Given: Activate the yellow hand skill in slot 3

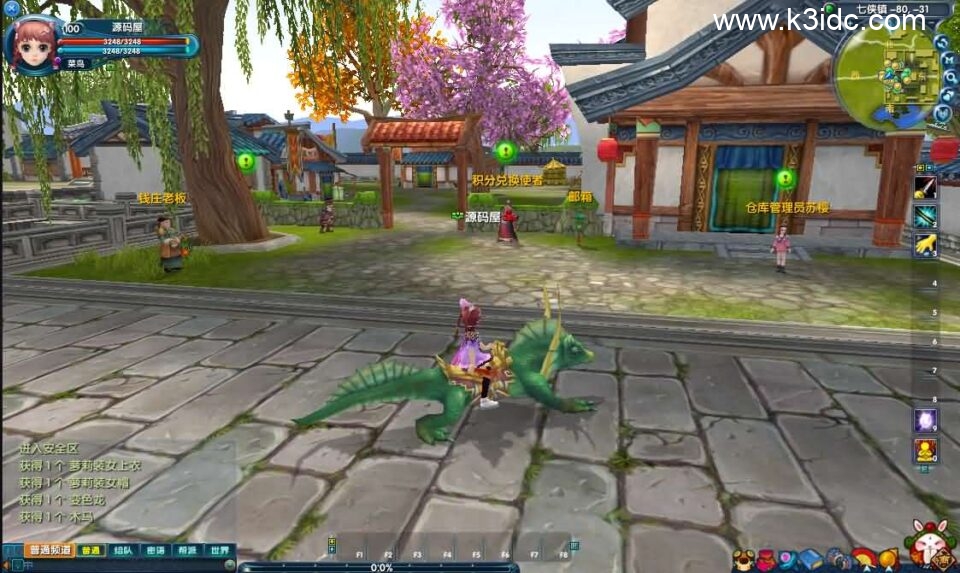Looking at the screenshot, I should (x=925, y=244).
